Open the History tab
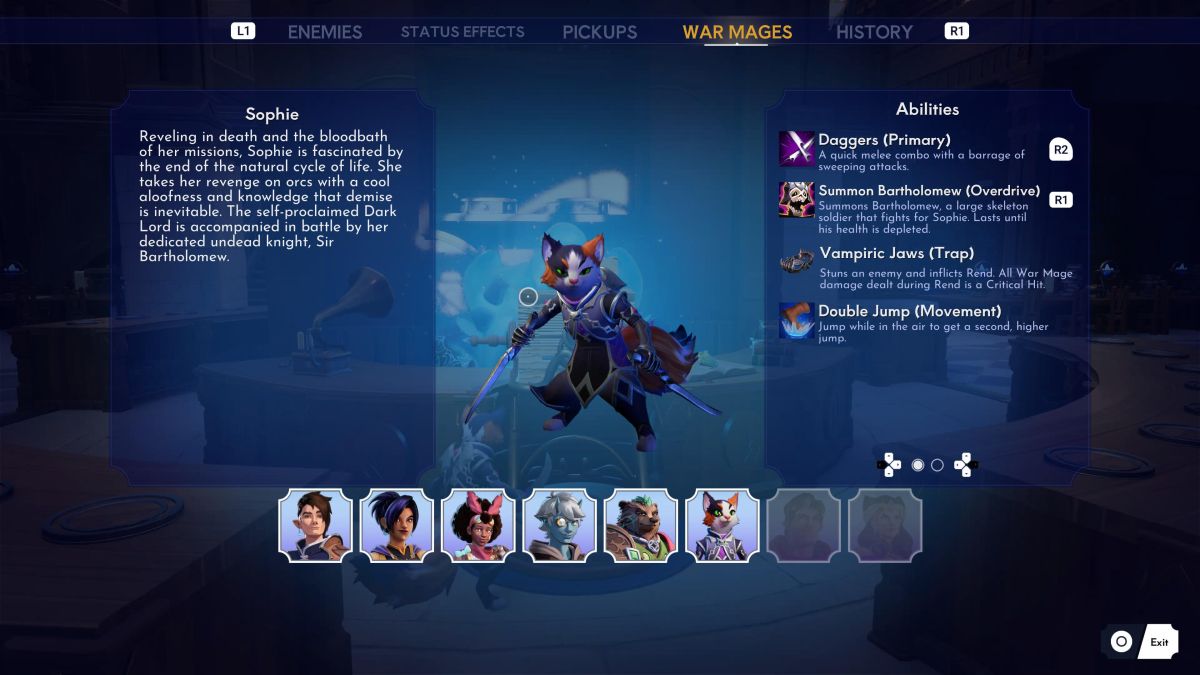Viewport: 1200px width, 675px height. (x=874, y=32)
